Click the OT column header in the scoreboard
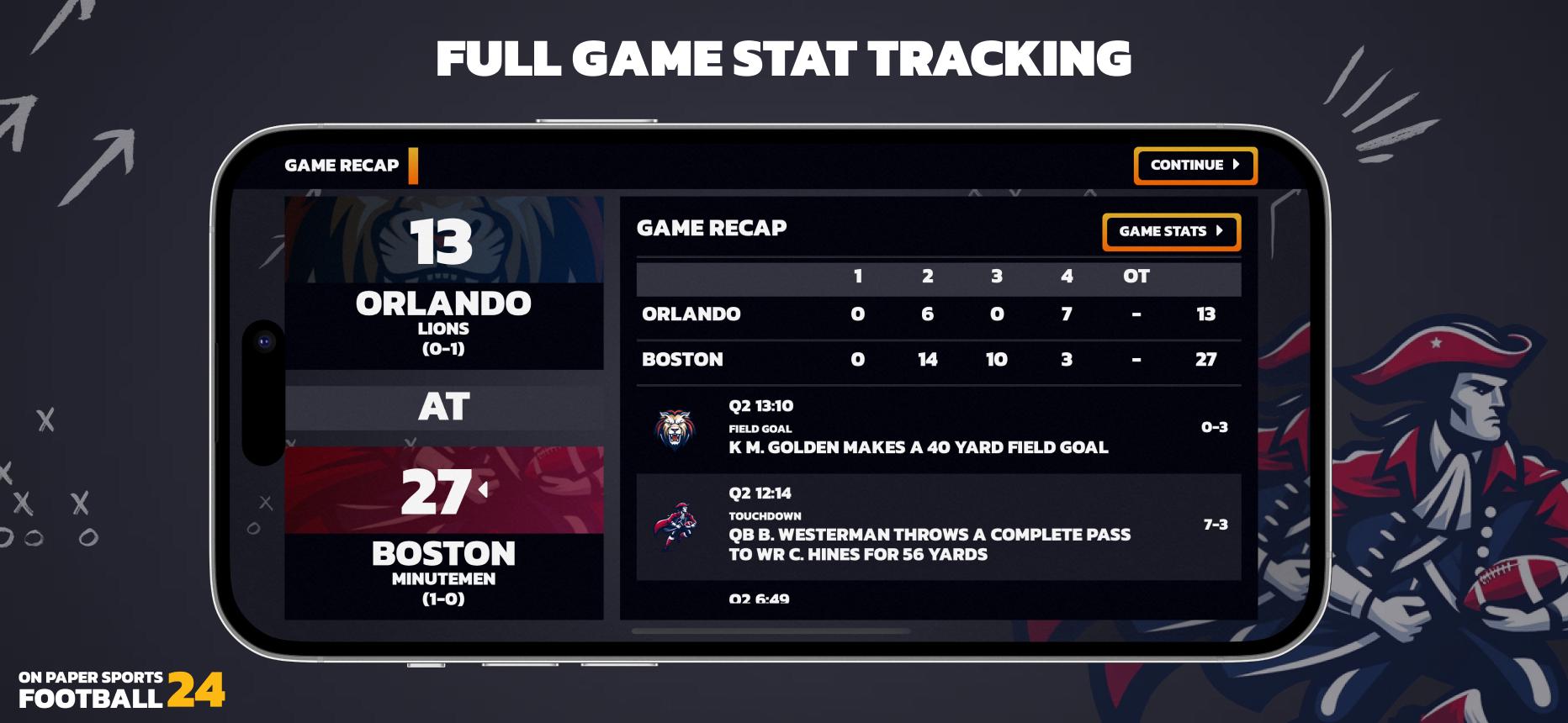This screenshot has width=1568, height=723. 1137,277
